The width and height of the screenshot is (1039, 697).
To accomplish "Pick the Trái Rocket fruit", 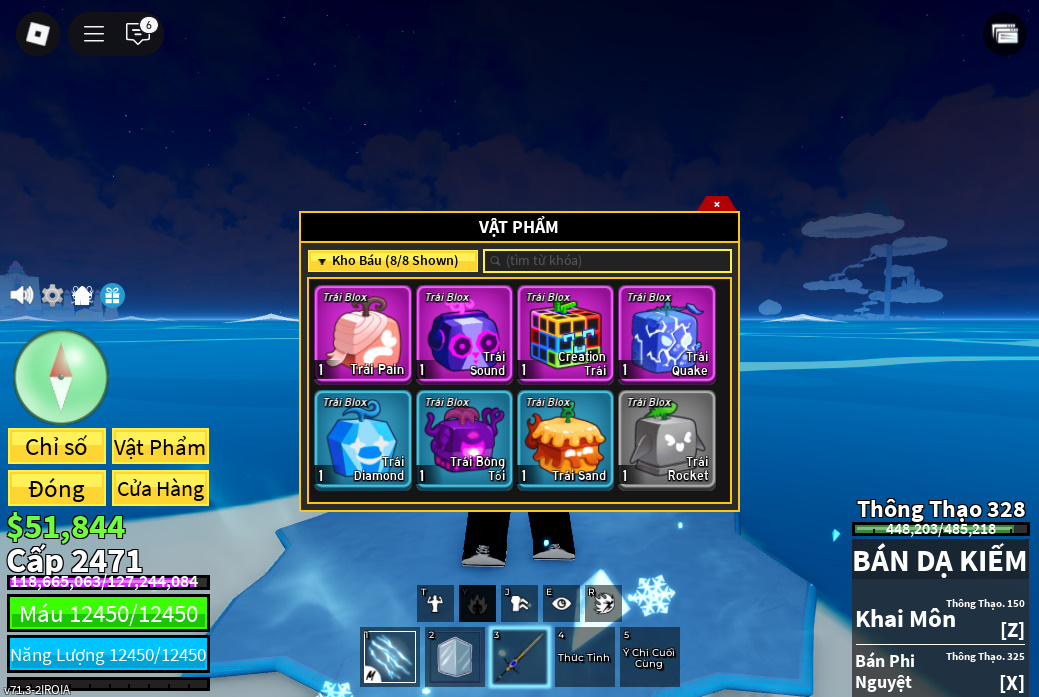I will [666, 438].
